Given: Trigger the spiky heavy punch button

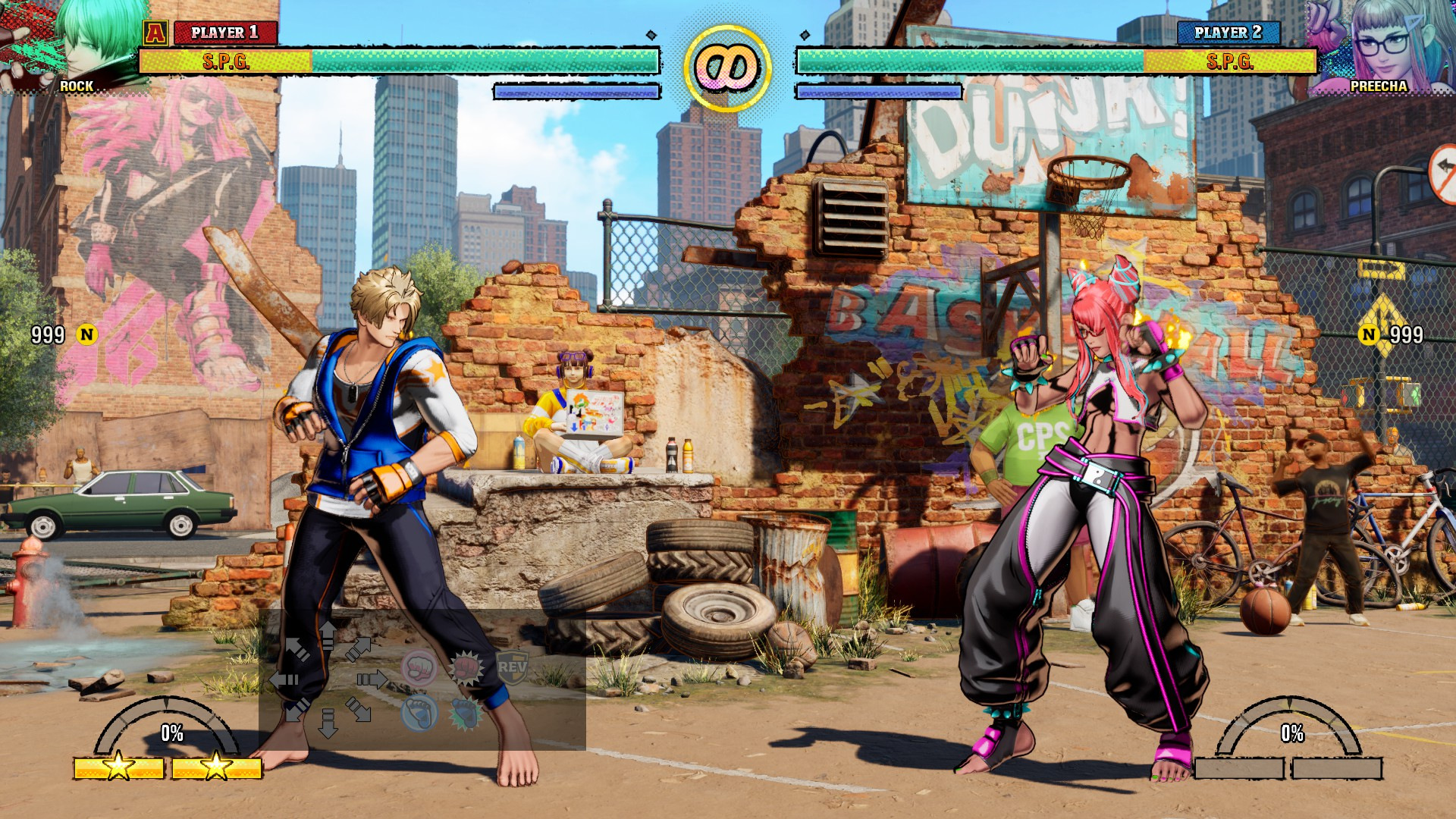Looking at the screenshot, I should [466, 668].
